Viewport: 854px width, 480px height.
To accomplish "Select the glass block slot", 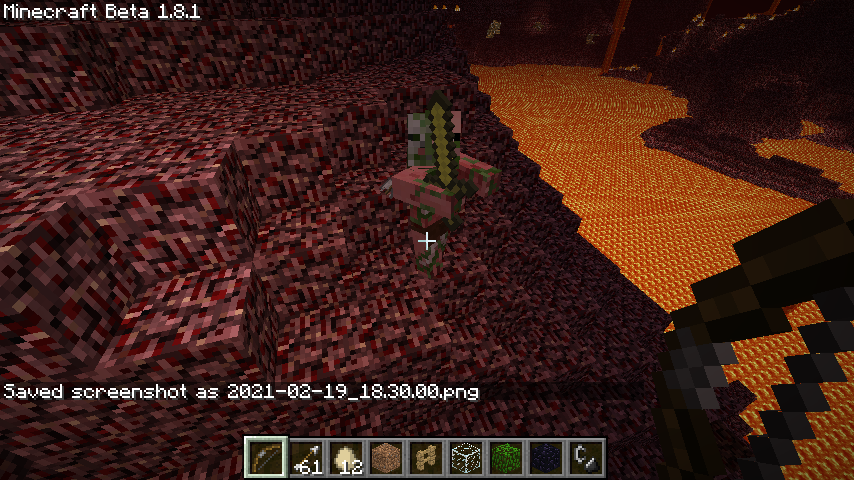I will 467,458.
